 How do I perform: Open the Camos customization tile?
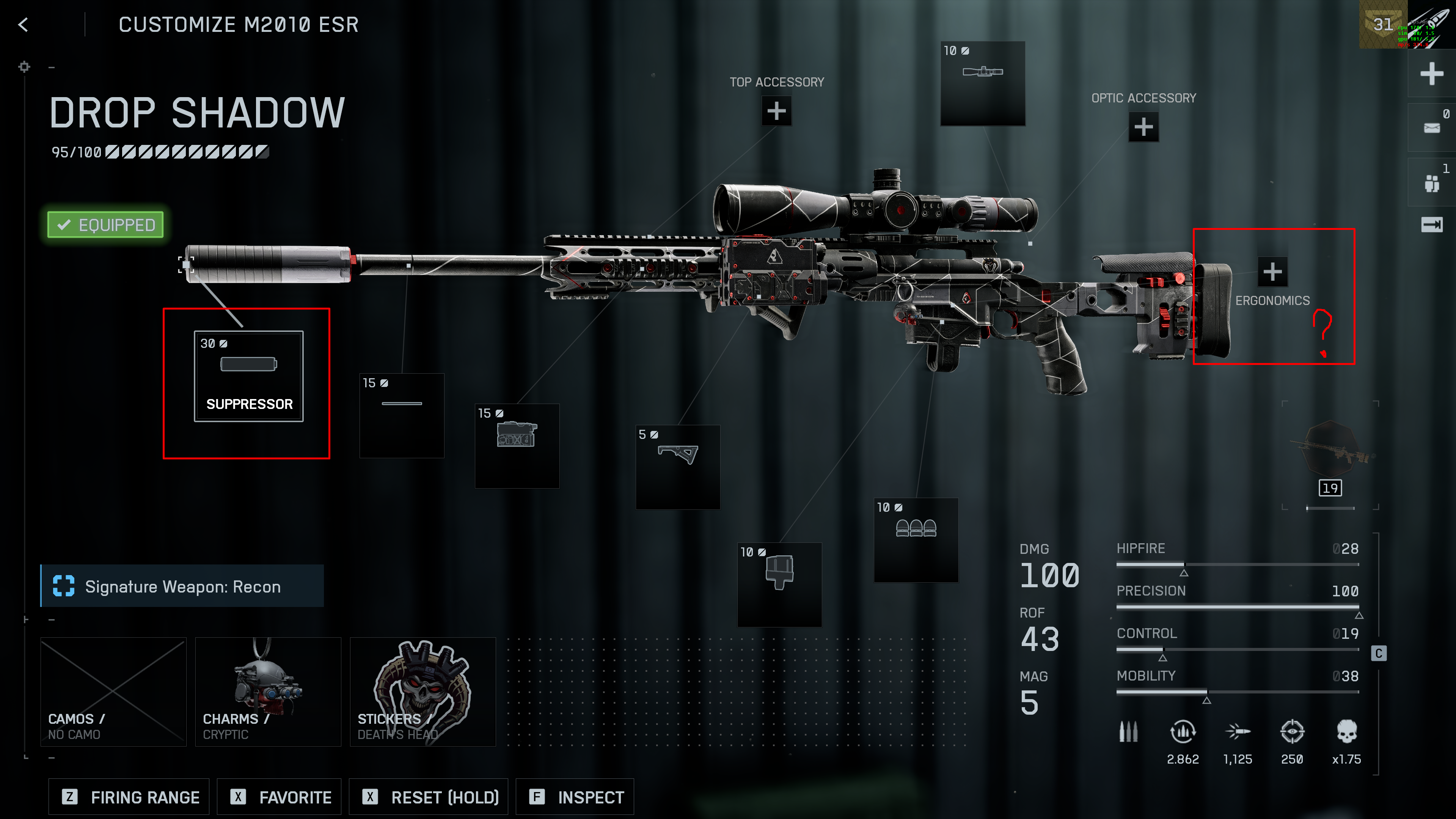(114, 692)
